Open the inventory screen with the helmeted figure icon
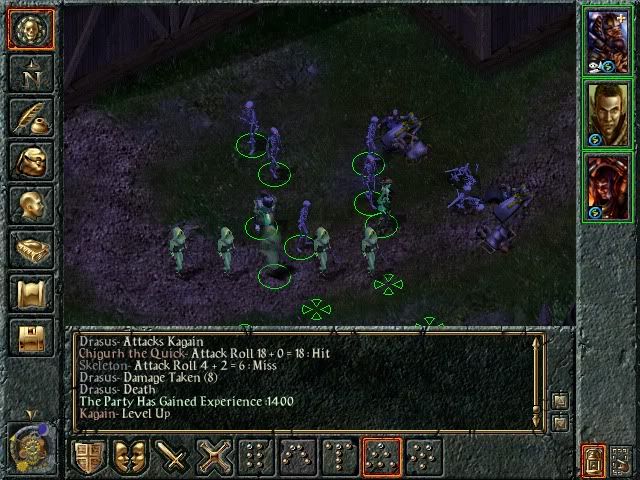 [31, 160]
